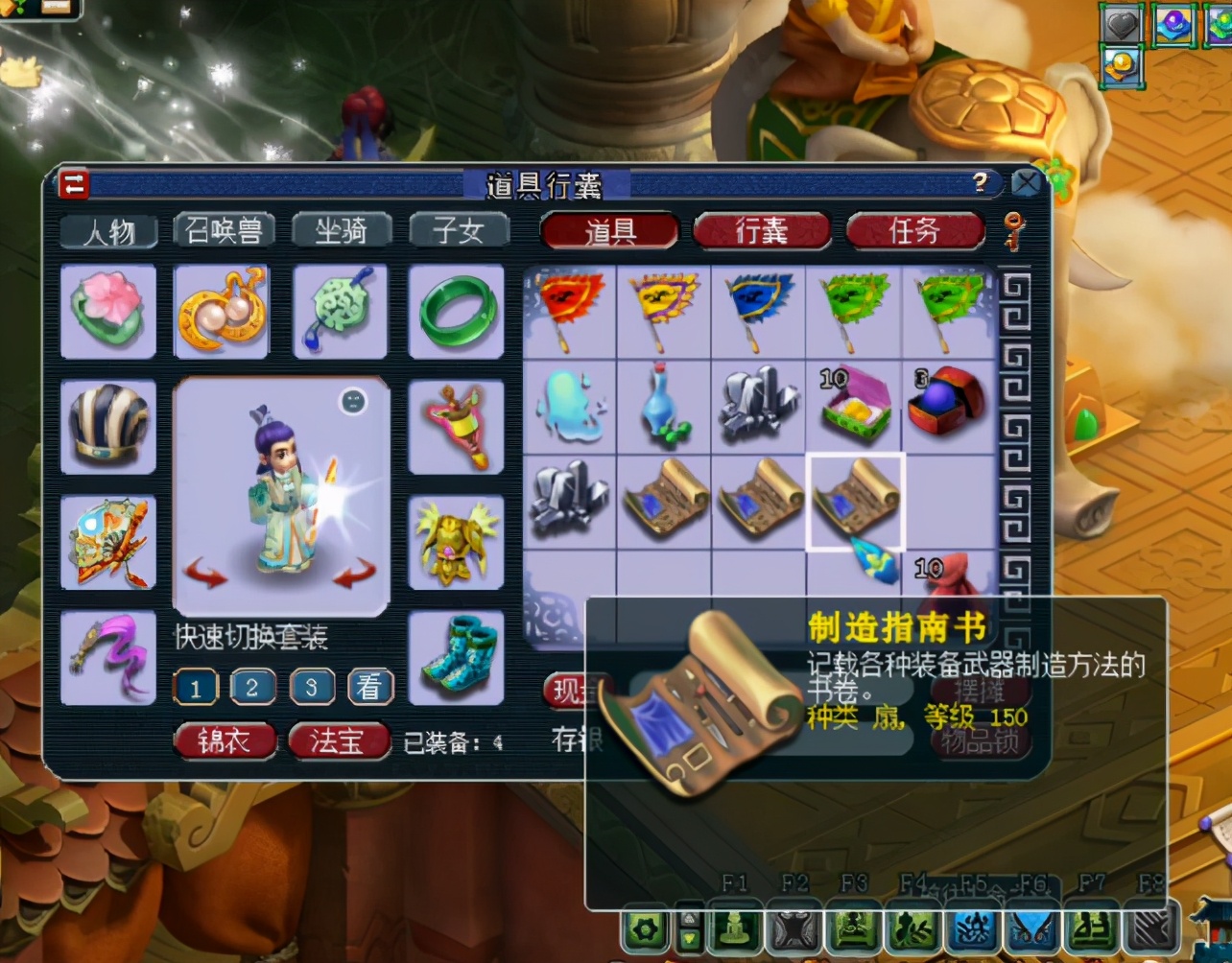This screenshot has width=1232, height=963.
Task: Select the equipped blue boots
Action: click(456, 658)
